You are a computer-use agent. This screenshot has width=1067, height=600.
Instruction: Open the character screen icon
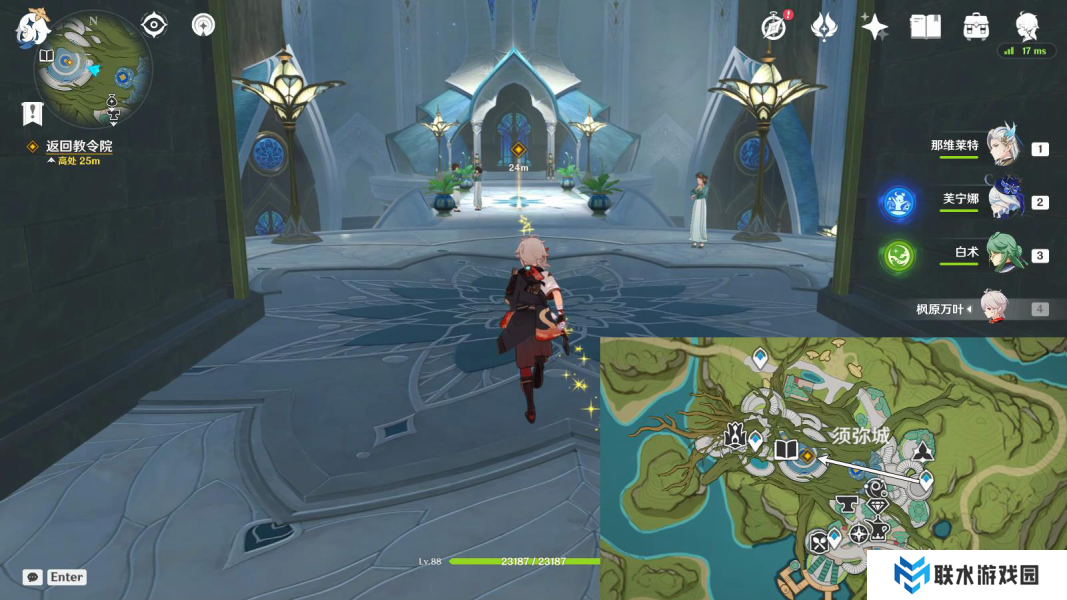click(x=1027, y=25)
